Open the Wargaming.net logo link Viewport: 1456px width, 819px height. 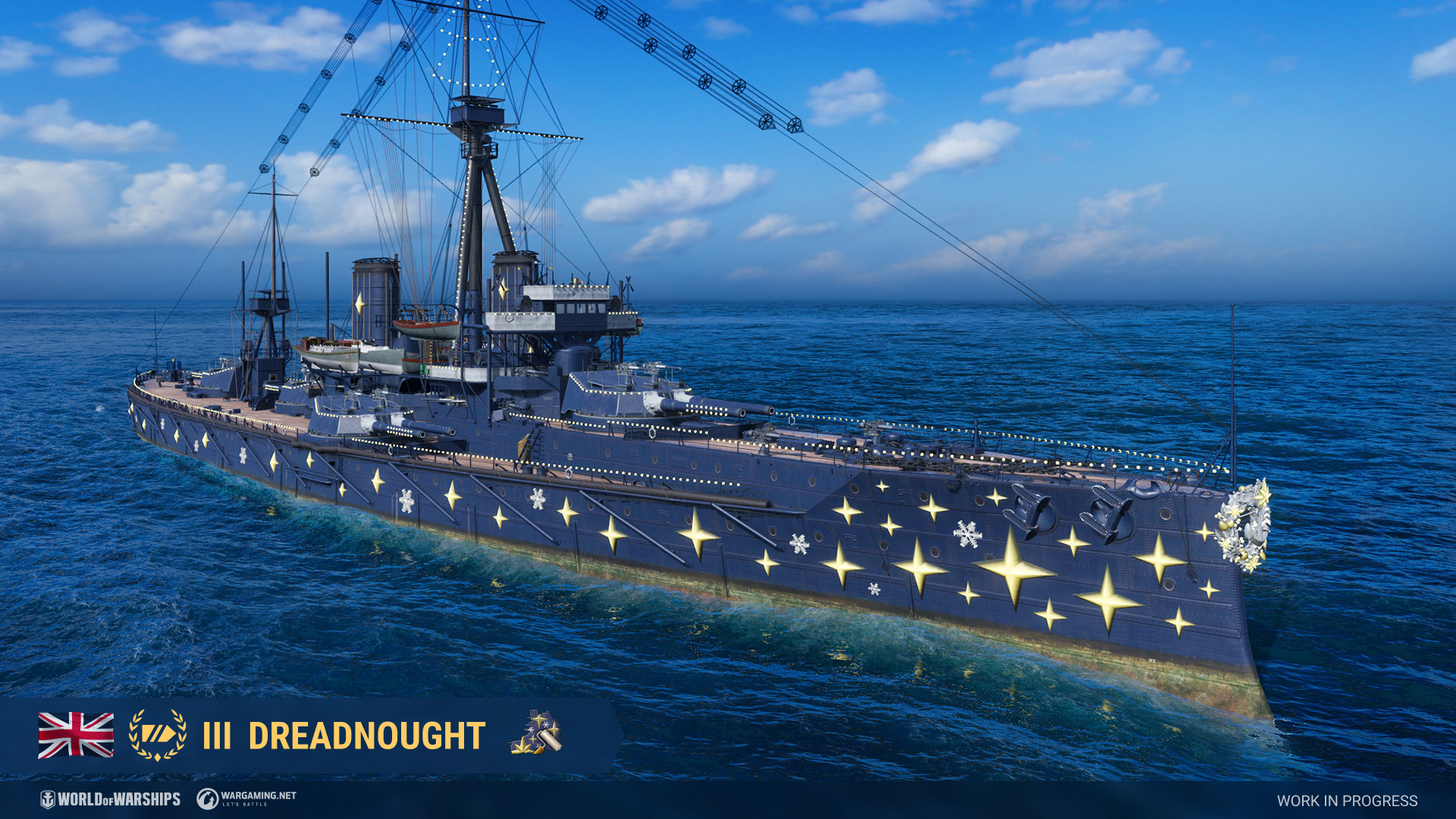(x=246, y=799)
